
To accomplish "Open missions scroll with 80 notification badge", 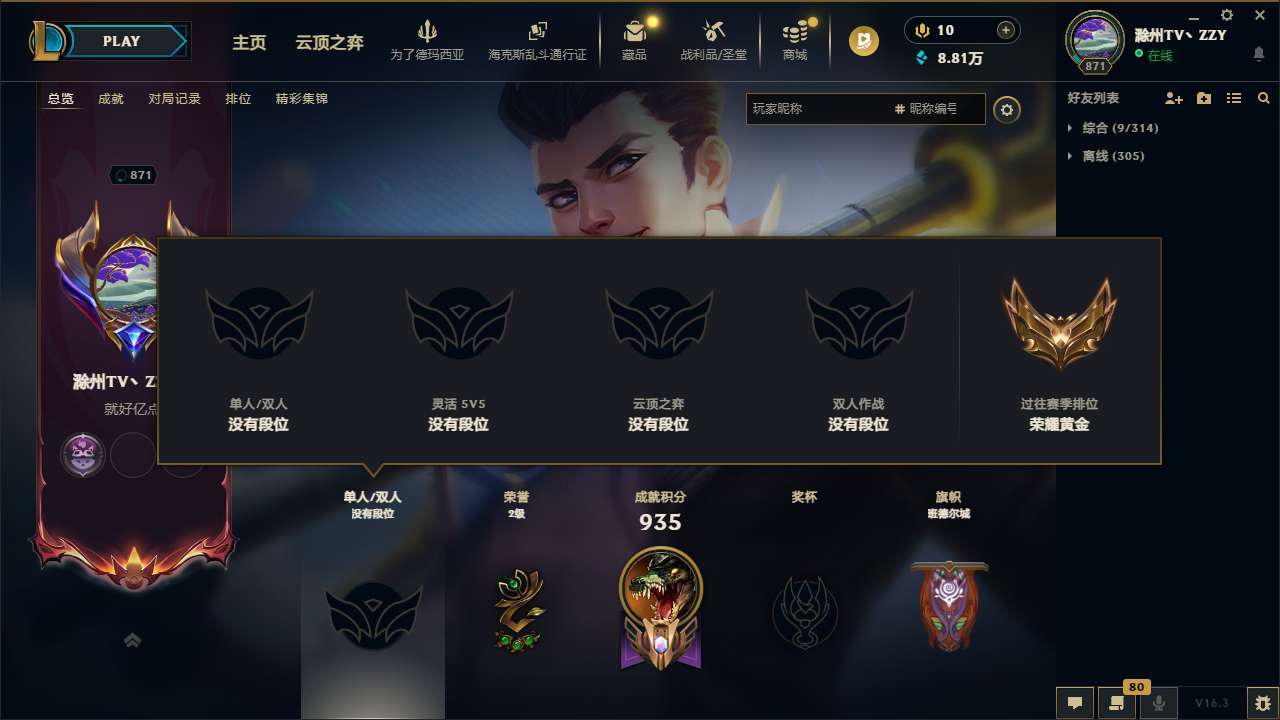I will pos(1117,704).
